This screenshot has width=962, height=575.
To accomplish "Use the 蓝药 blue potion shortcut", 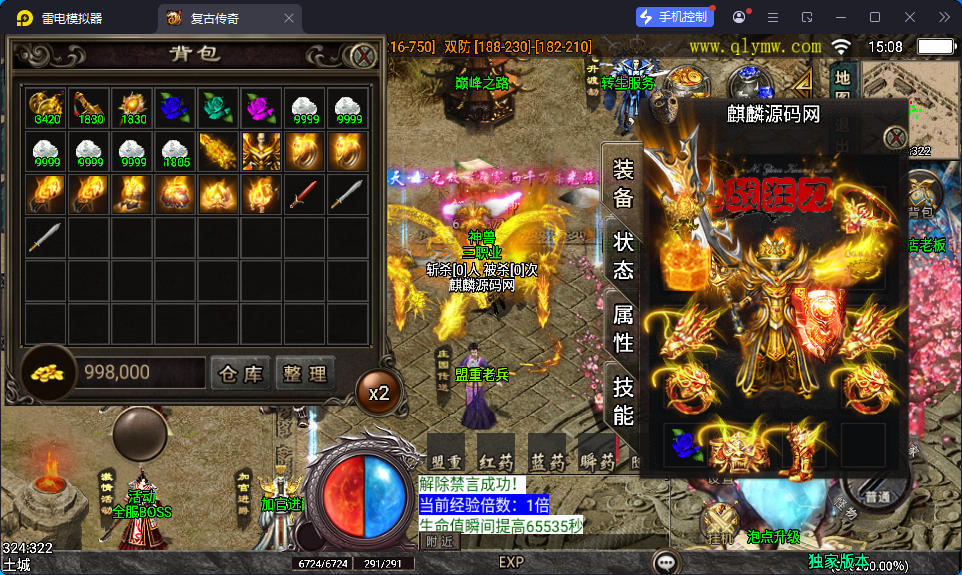I will (547, 453).
